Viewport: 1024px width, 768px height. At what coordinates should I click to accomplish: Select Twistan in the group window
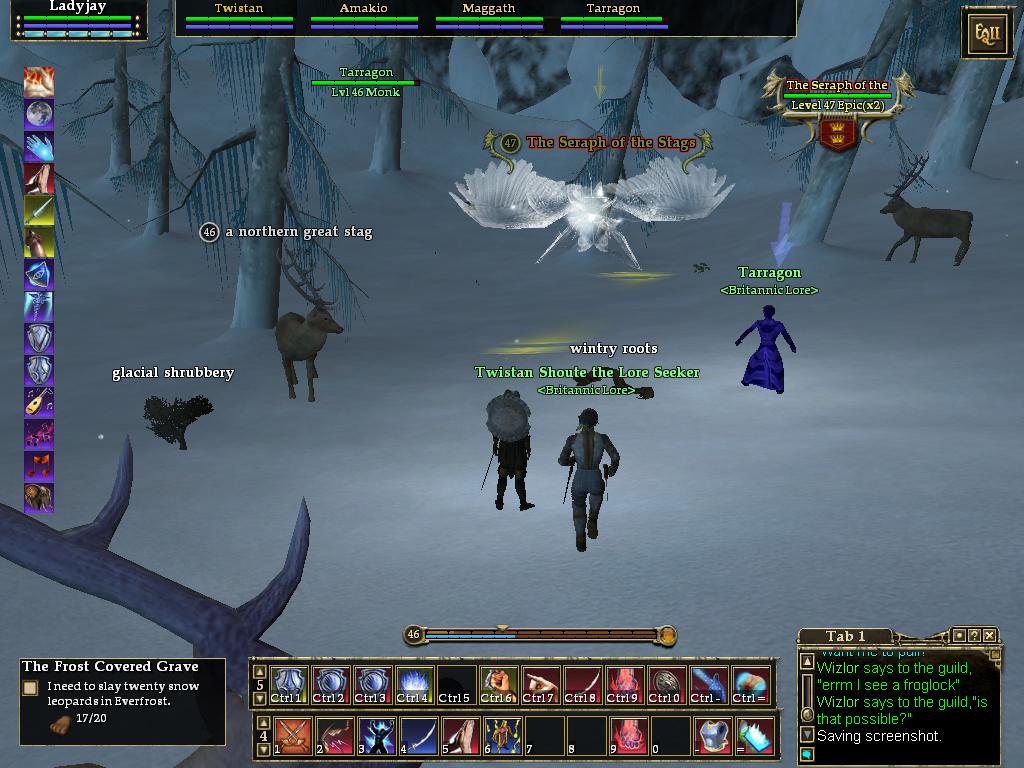[x=239, y=14]
